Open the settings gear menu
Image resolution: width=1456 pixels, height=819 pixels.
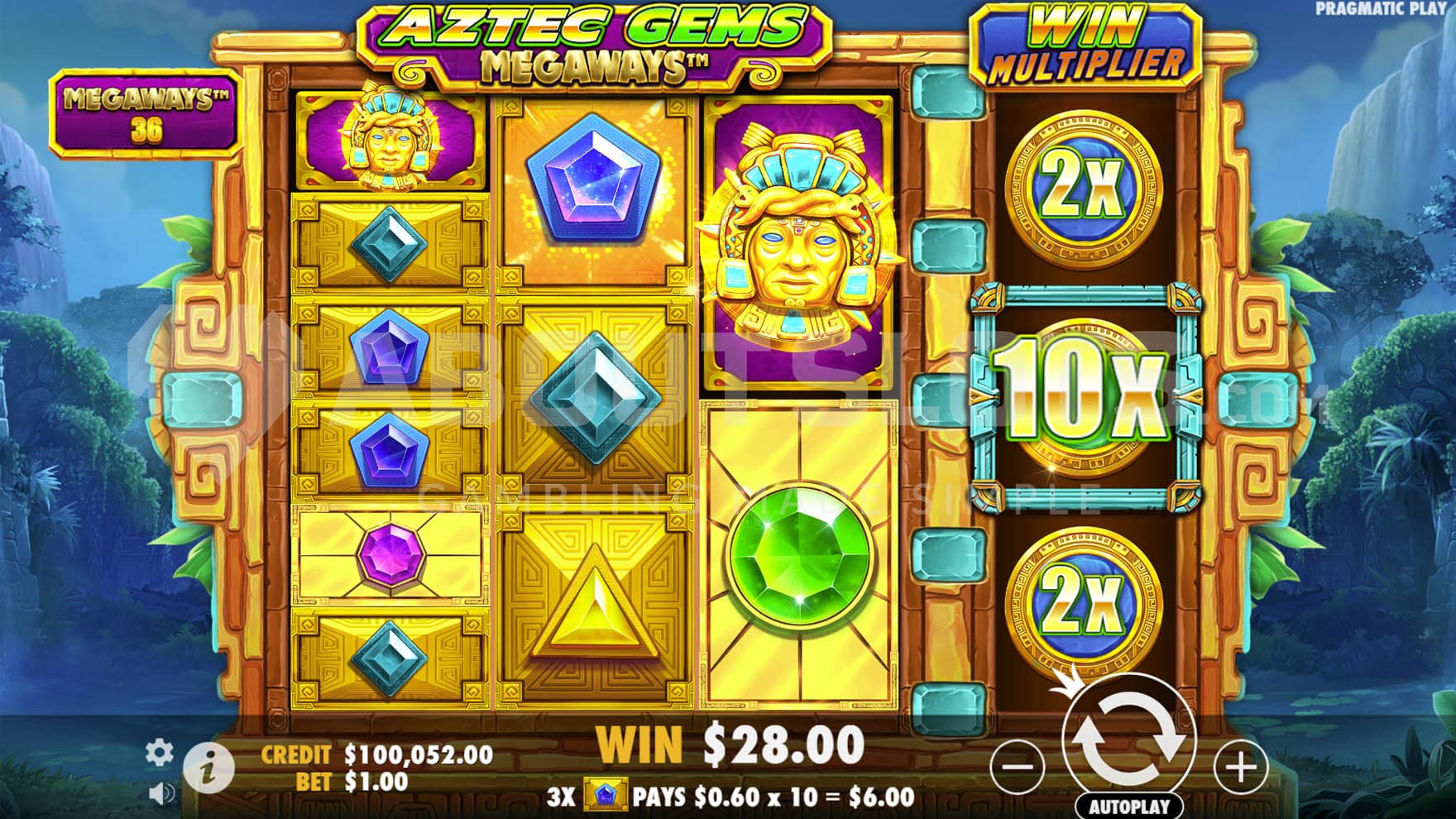[160, 752]
